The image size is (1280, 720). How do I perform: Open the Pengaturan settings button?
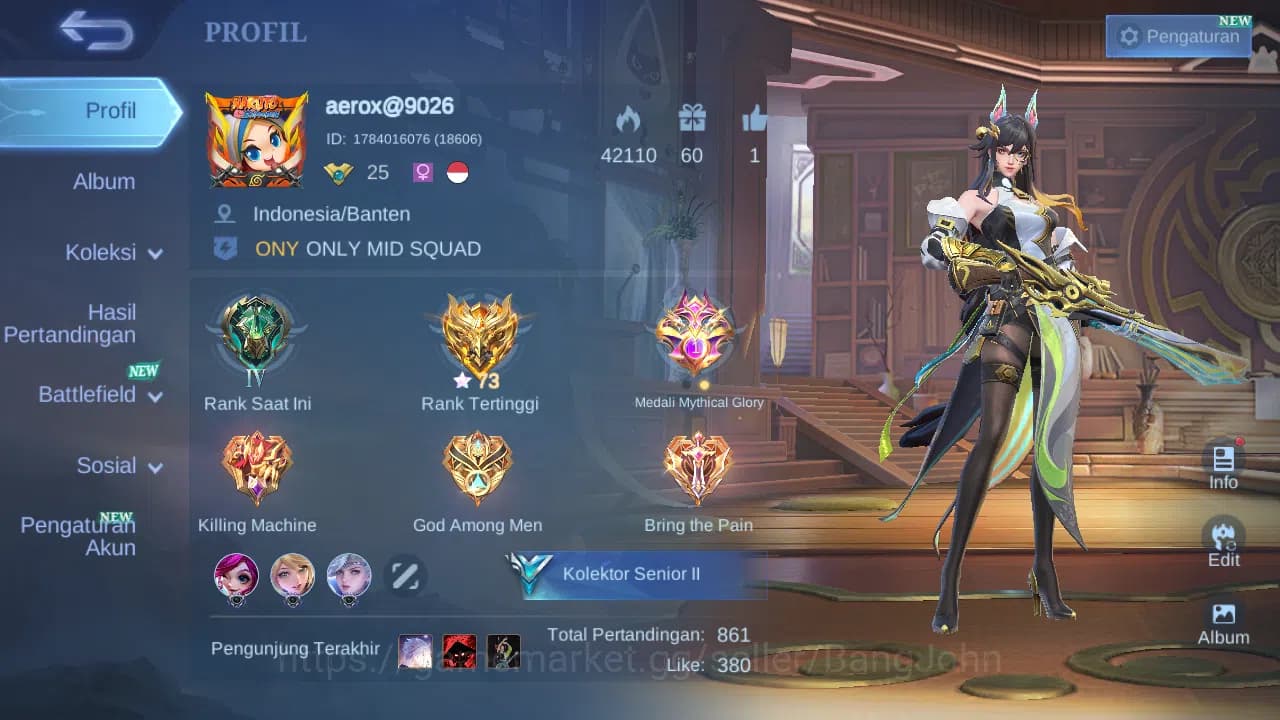(x=1180, y=36)
